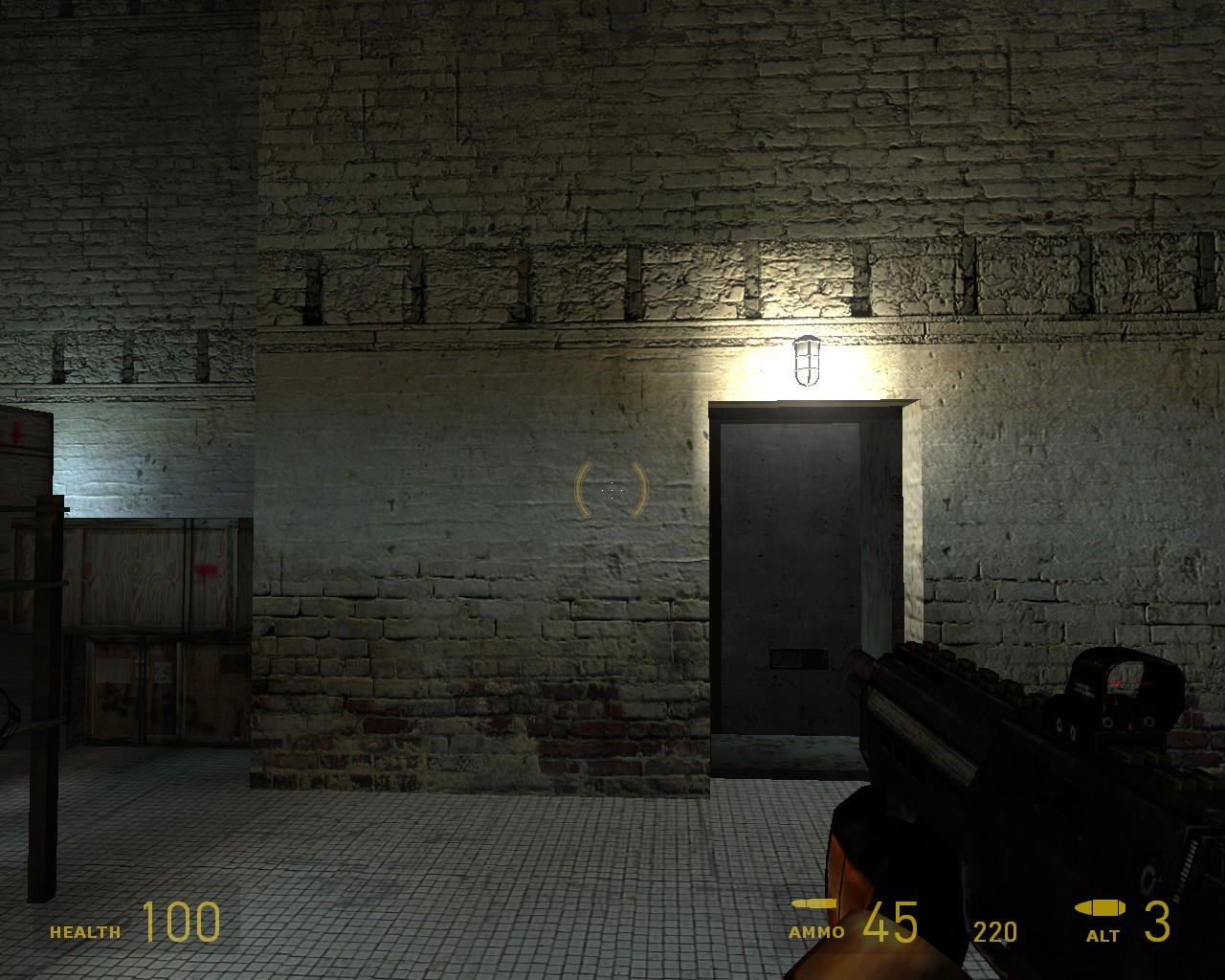Click the health value 100
Image resolution: width=1225 pixels, height=980 pixels.
pos(180,924)
